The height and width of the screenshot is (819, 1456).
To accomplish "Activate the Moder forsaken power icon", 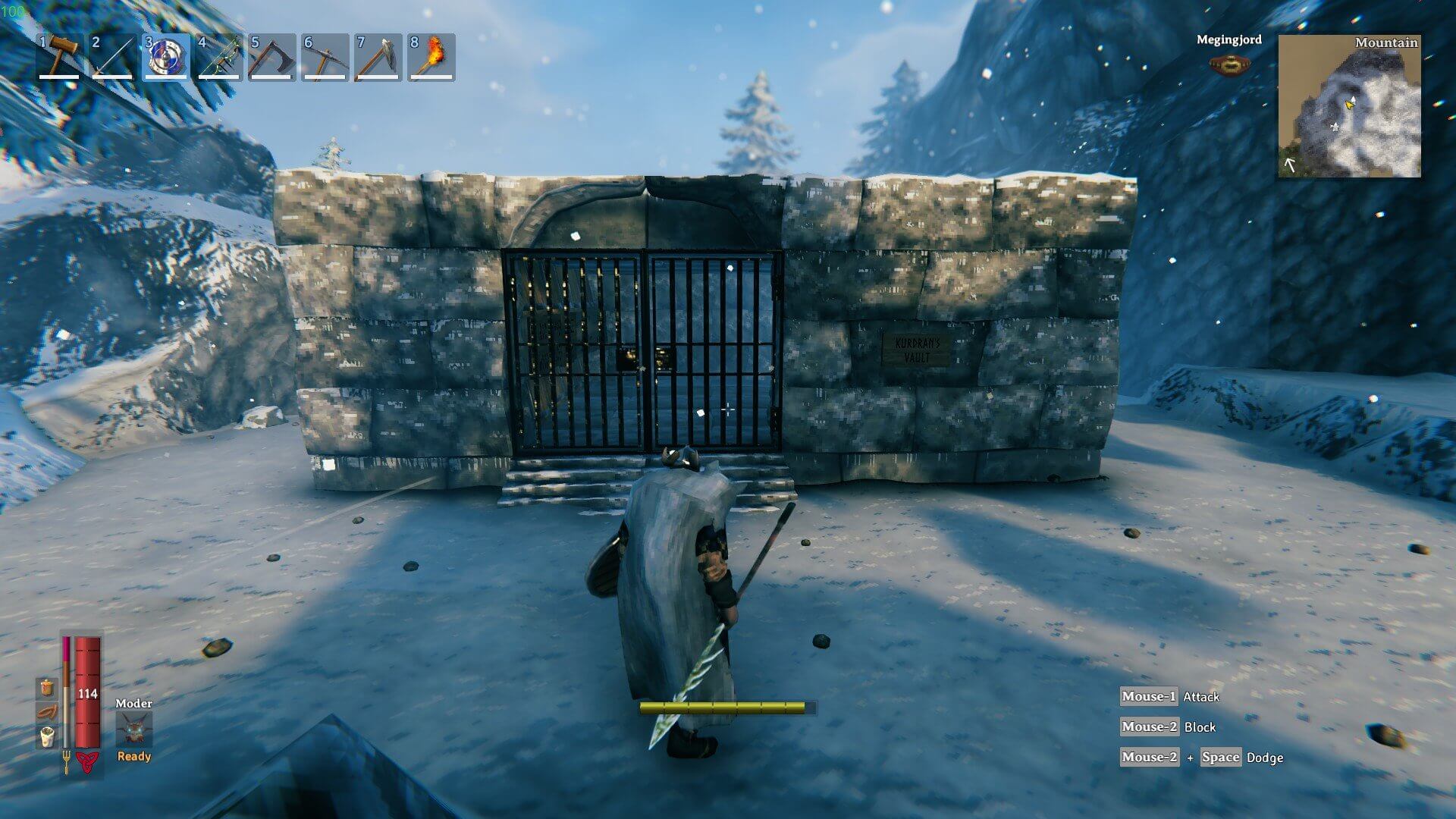I will pos(134,730).
